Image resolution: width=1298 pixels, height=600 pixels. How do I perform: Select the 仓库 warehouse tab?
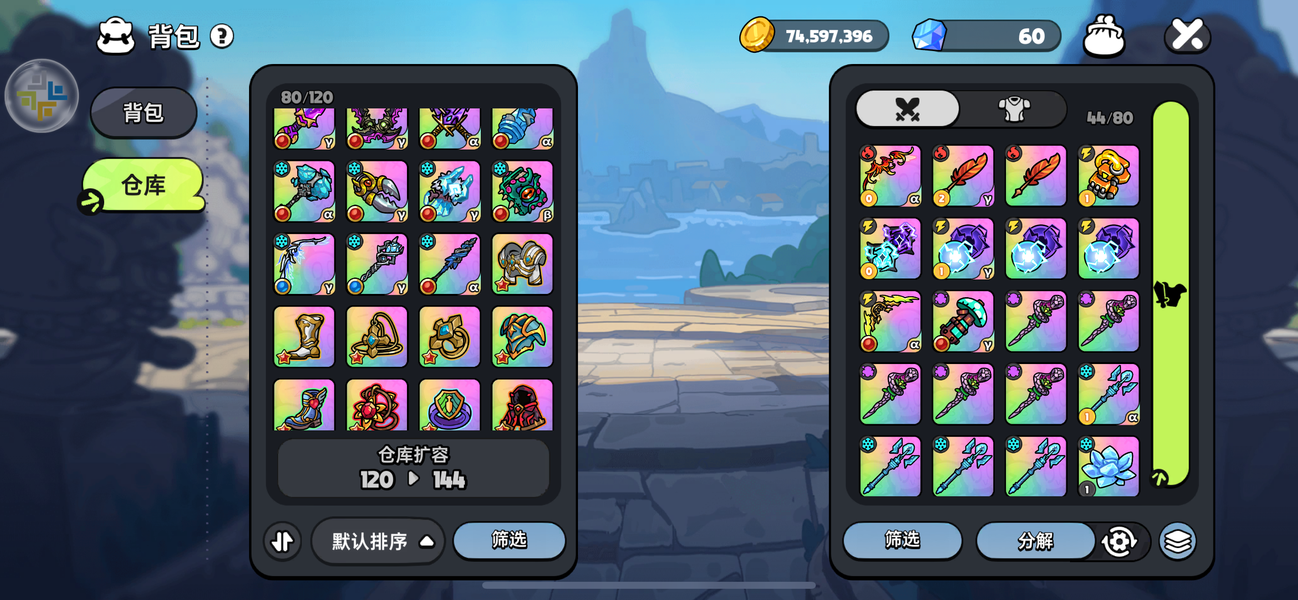[143, 185]
